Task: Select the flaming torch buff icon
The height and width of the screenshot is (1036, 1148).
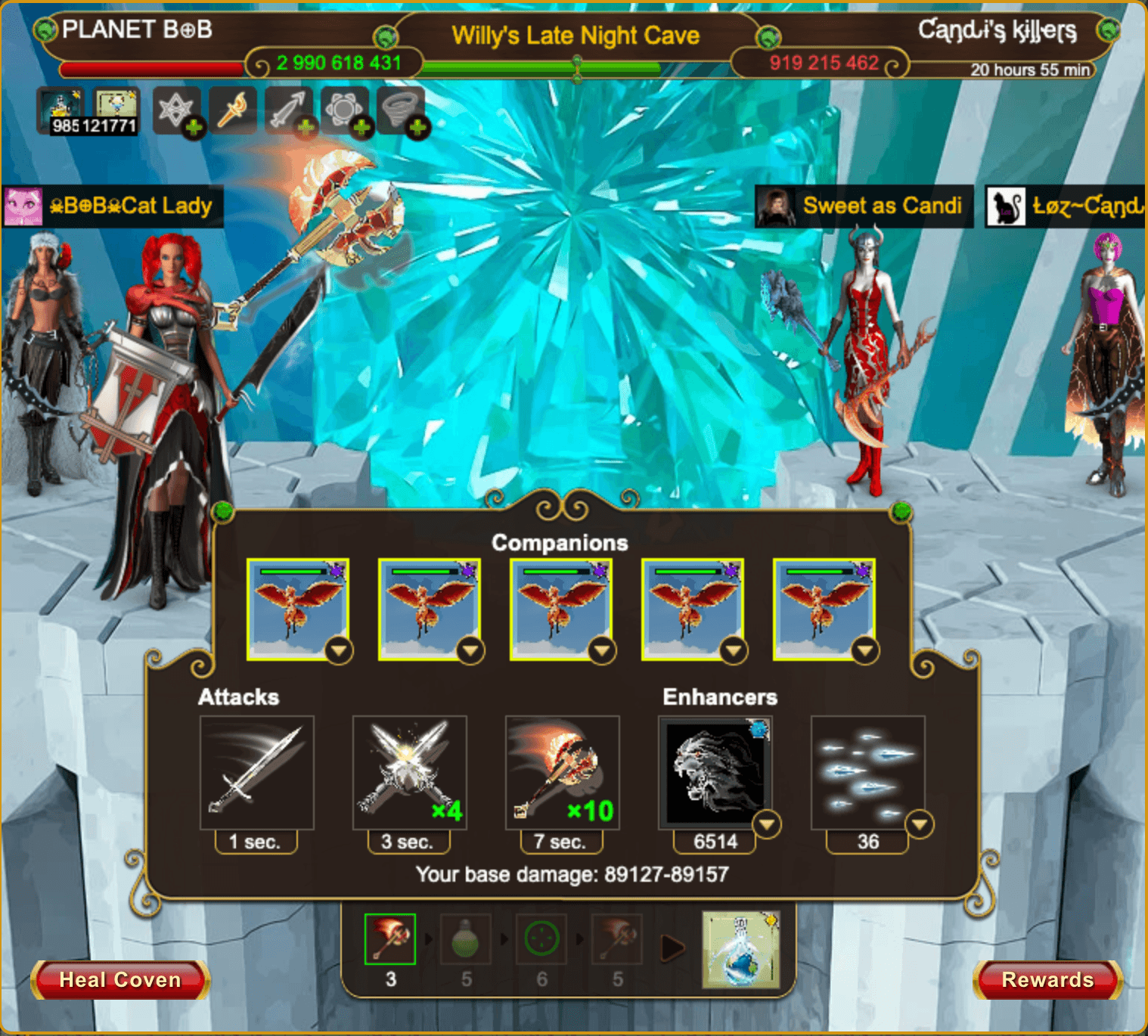Action: click(x=232, y=111)
